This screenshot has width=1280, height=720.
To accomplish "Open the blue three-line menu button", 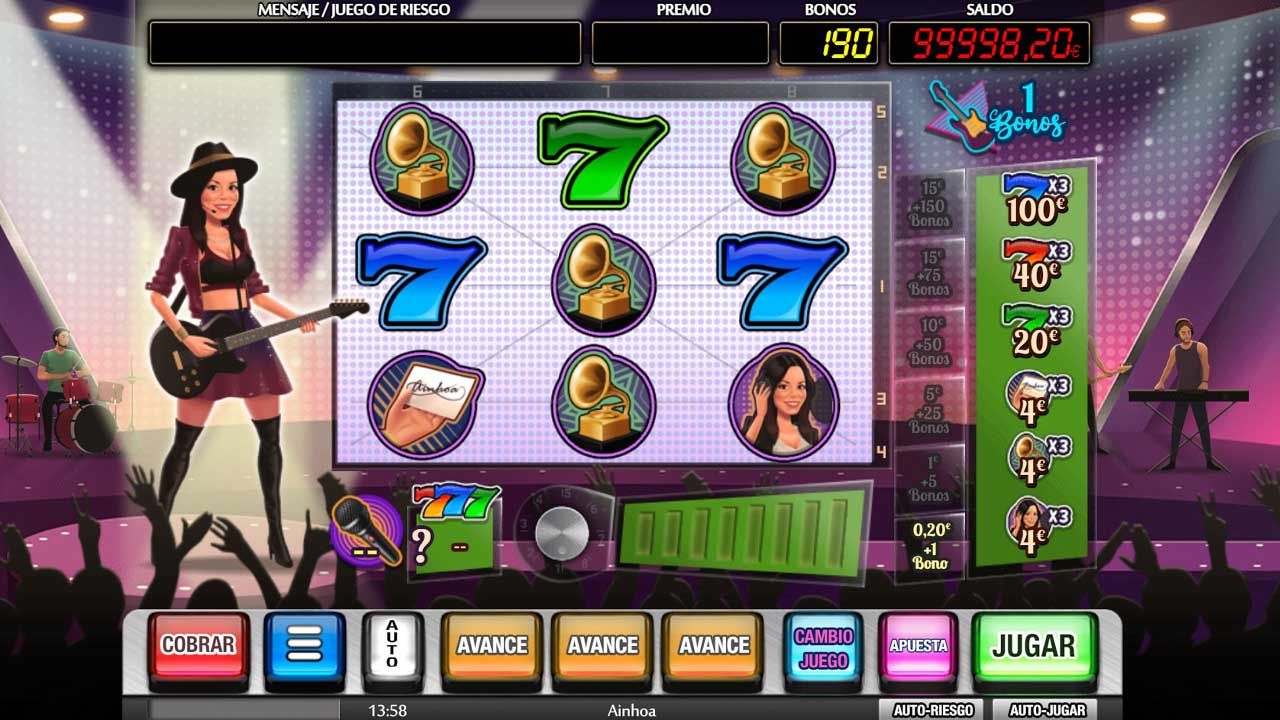I will [304, 646].
